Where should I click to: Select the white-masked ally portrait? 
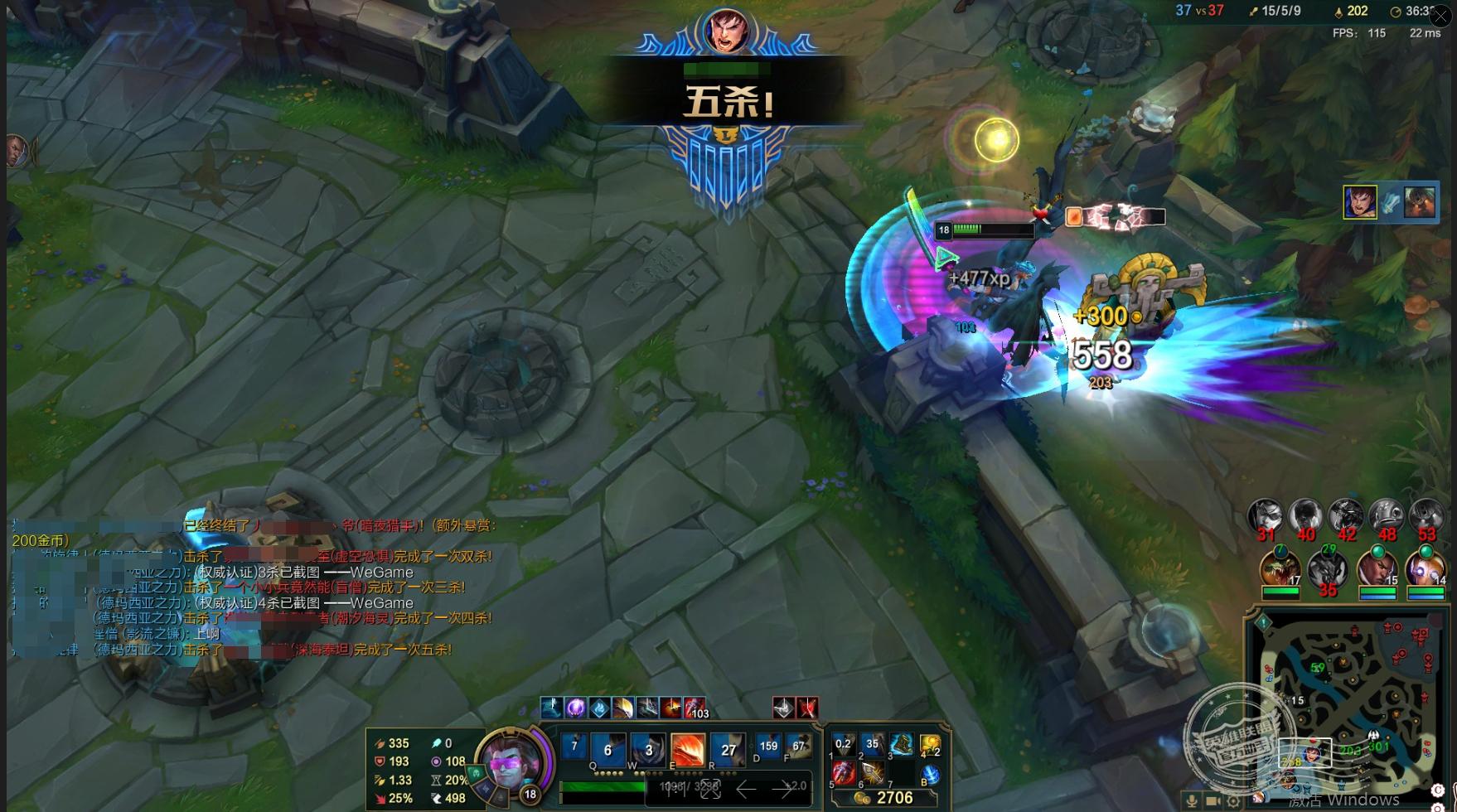pos(1327,568)
